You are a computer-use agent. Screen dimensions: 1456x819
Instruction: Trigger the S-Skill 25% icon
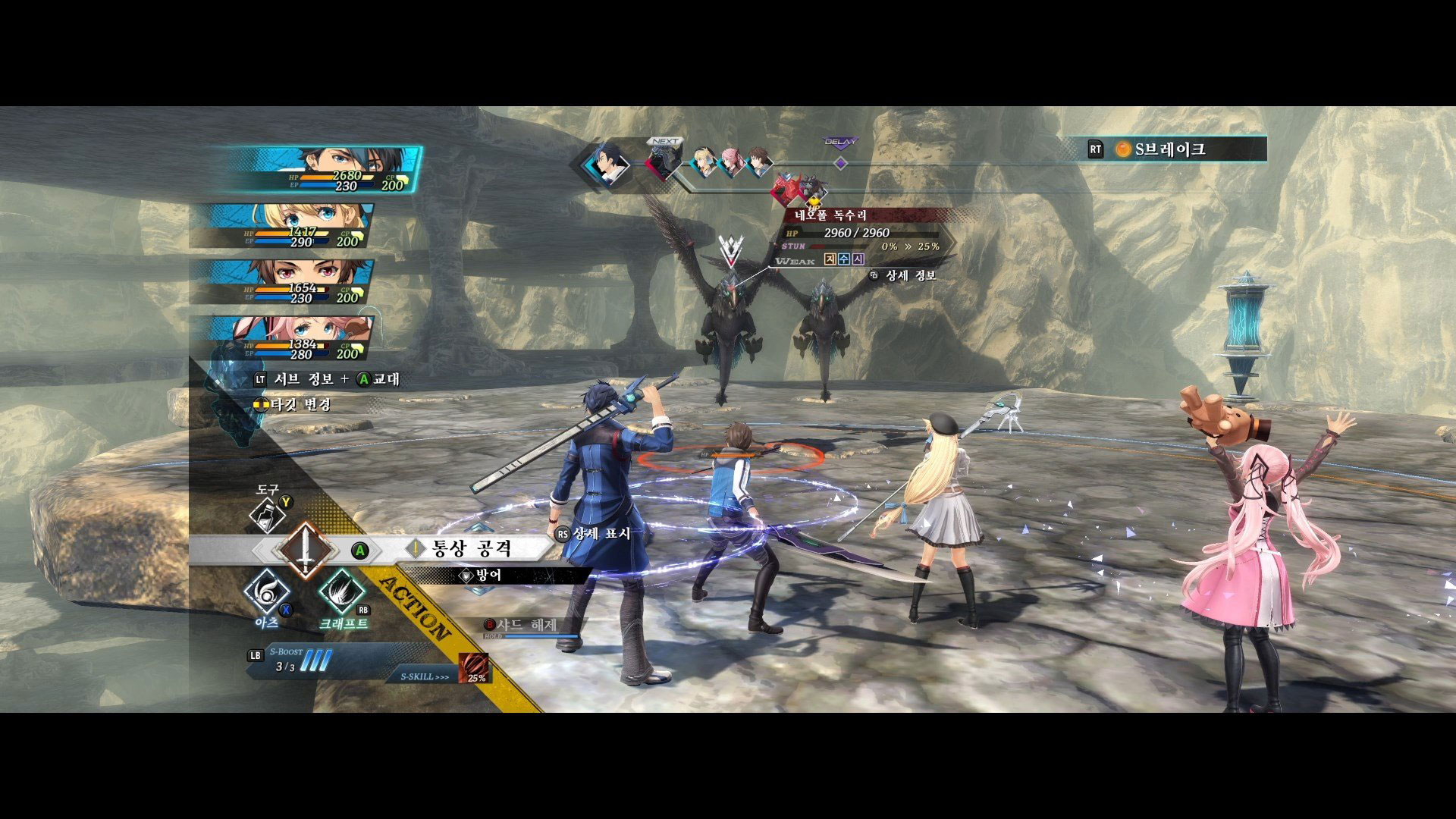point(474,668)
